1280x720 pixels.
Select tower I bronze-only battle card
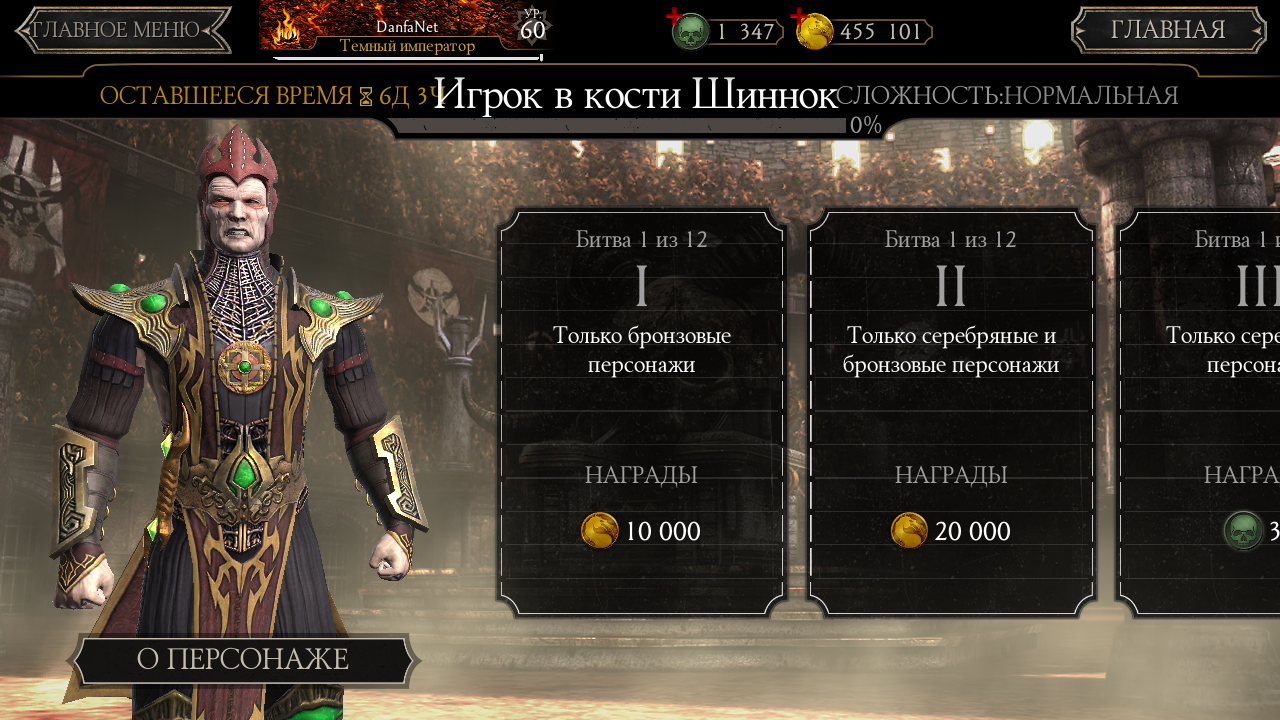click(641, 412)
